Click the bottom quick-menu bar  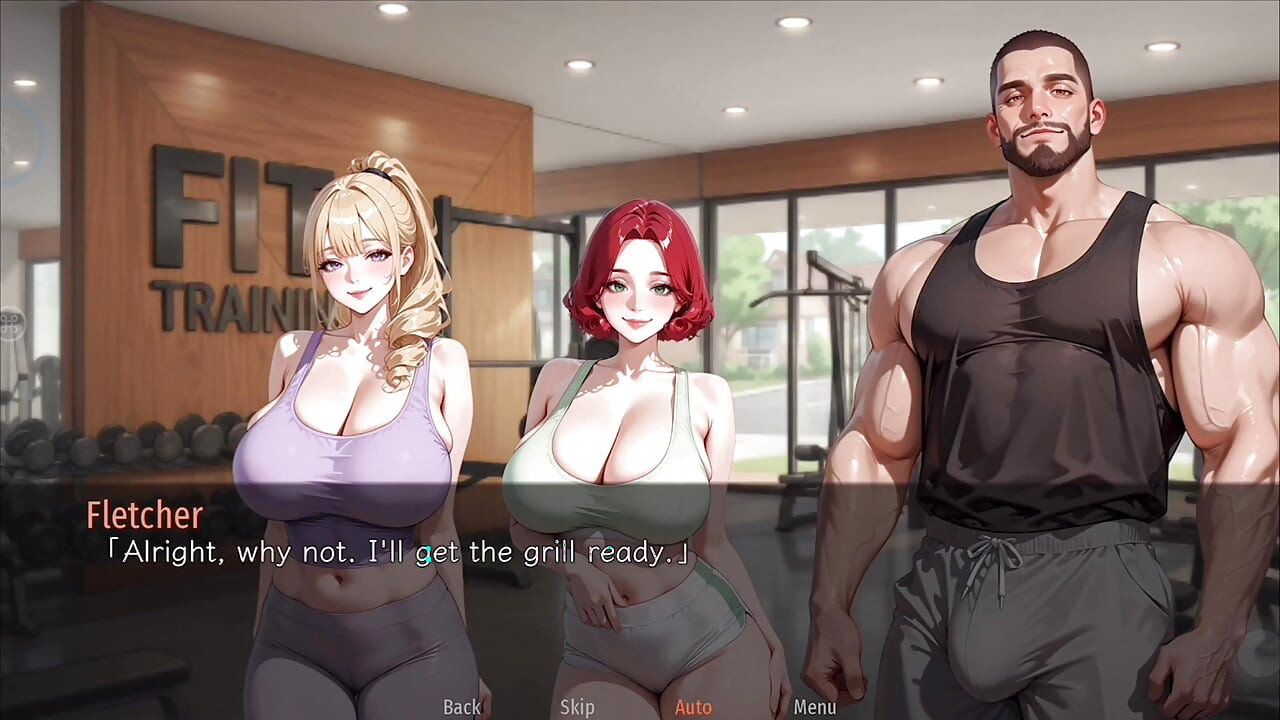[640, 707]
